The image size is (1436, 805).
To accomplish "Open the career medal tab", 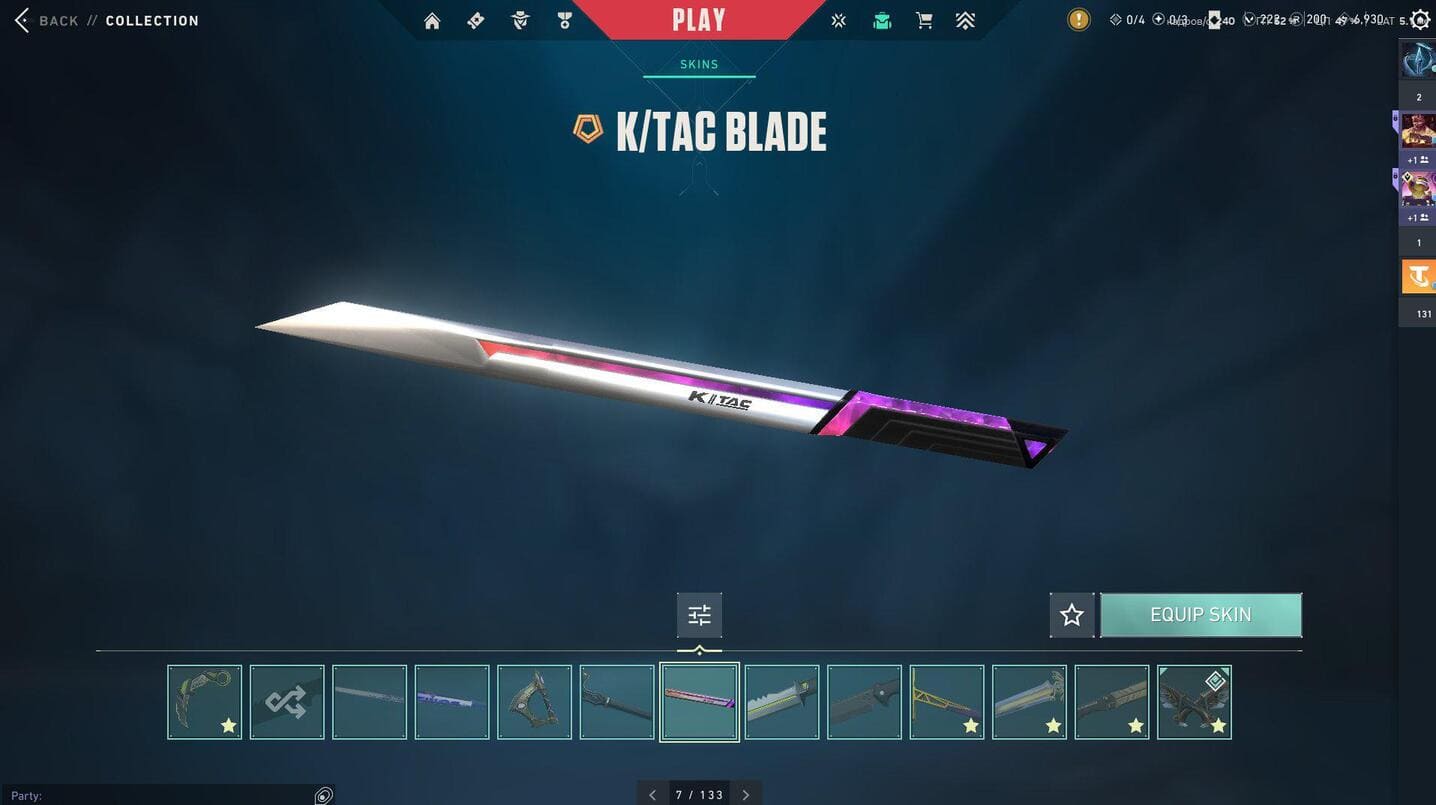I will click(565, 21).
